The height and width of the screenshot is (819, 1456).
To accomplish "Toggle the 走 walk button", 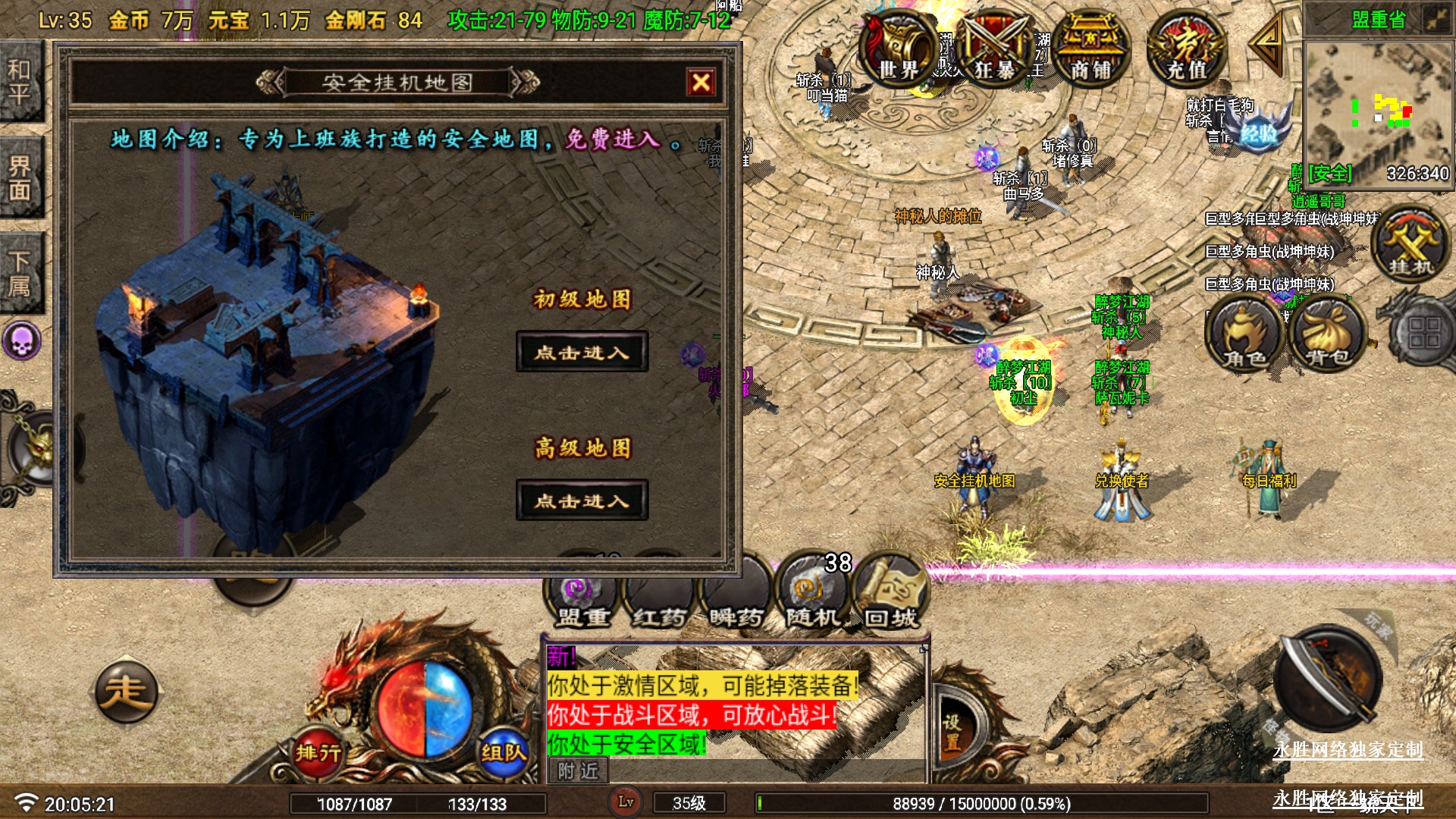I will pos(126,692).
